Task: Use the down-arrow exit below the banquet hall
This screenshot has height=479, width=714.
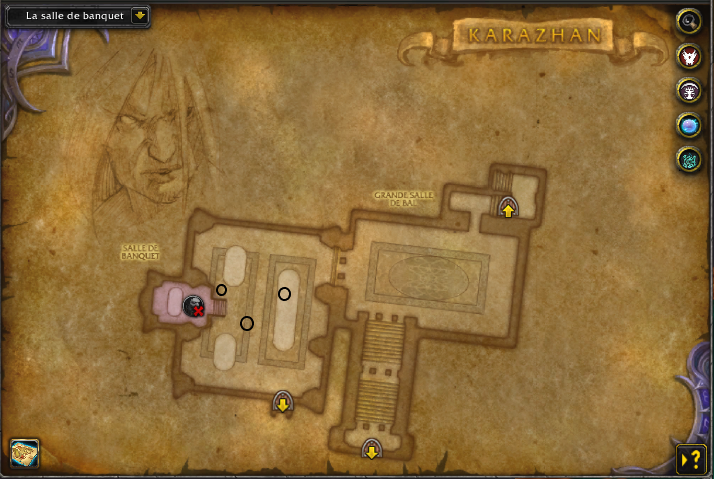Action: [x=283, y=404]
